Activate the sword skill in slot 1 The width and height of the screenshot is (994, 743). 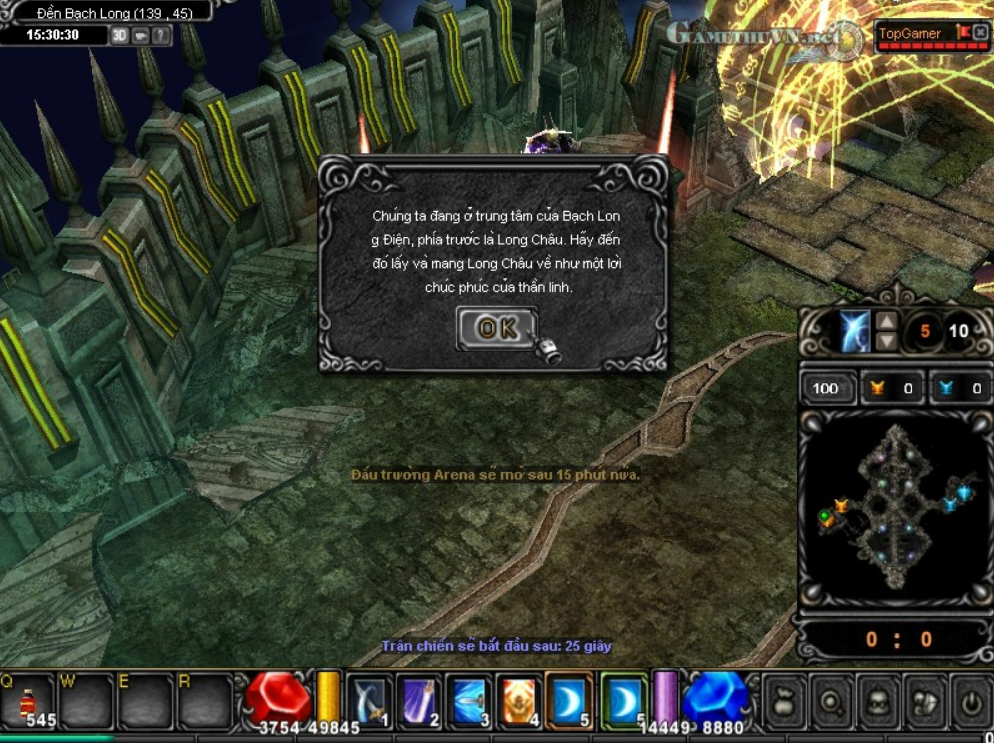(x=370, y=698)
